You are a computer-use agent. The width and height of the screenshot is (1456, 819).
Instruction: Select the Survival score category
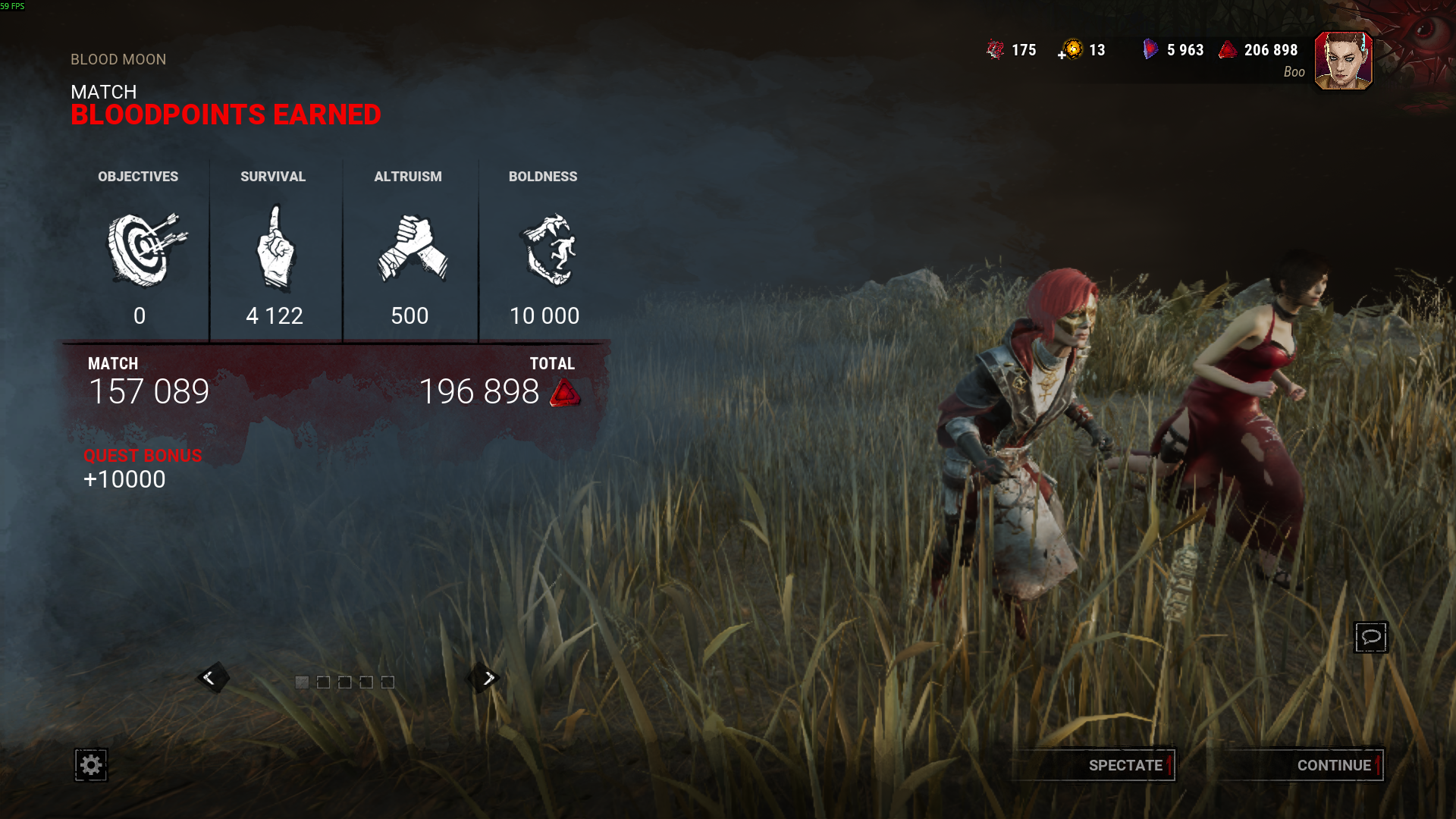(275, 250)
